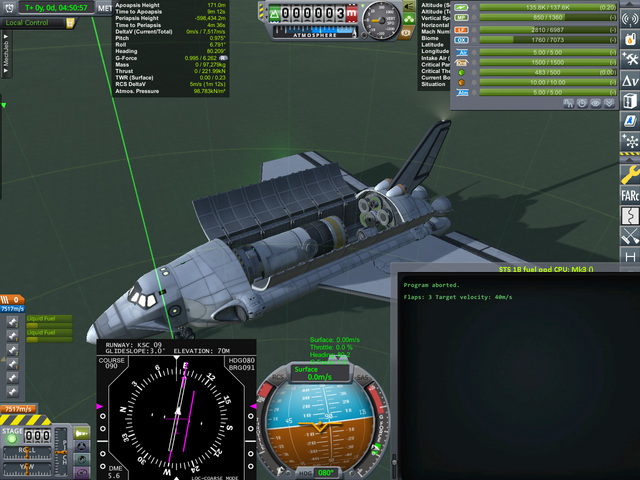Toggle the staging mode button beside the pitch gauge

(x=81, y=433)
